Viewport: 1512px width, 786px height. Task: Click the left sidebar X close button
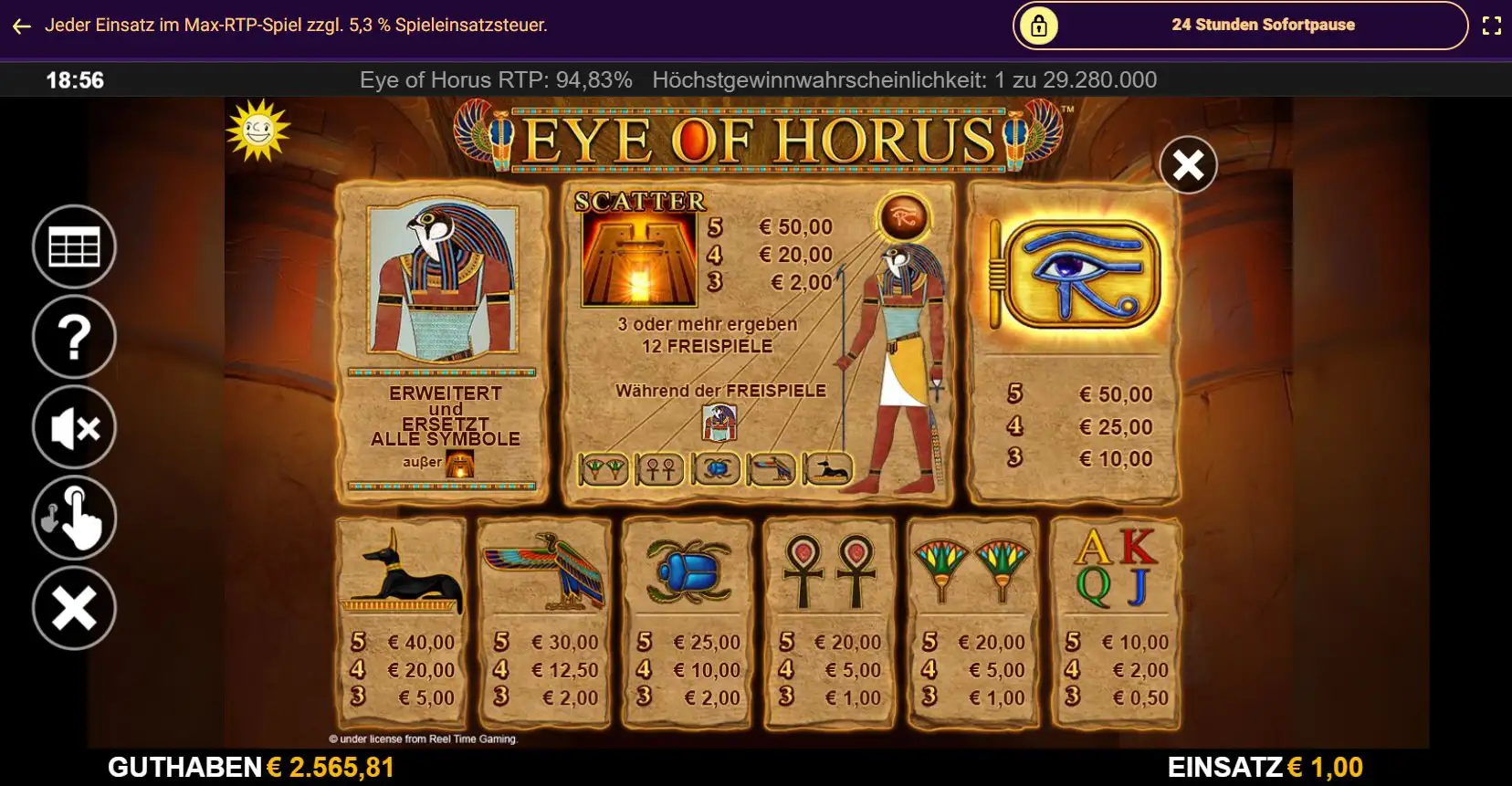[74, 608]
